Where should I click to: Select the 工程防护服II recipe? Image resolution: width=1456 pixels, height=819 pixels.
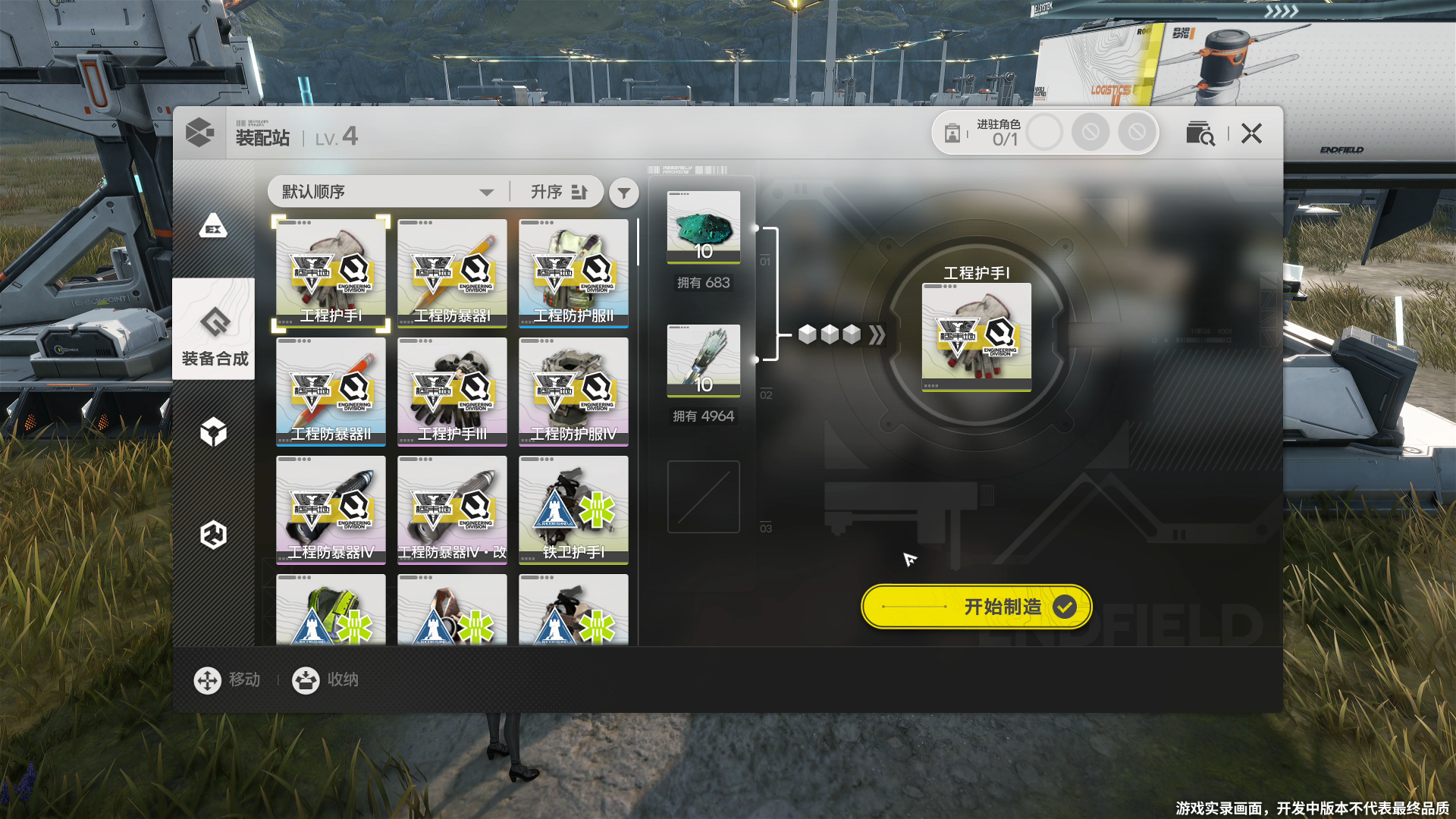[573, 273]
